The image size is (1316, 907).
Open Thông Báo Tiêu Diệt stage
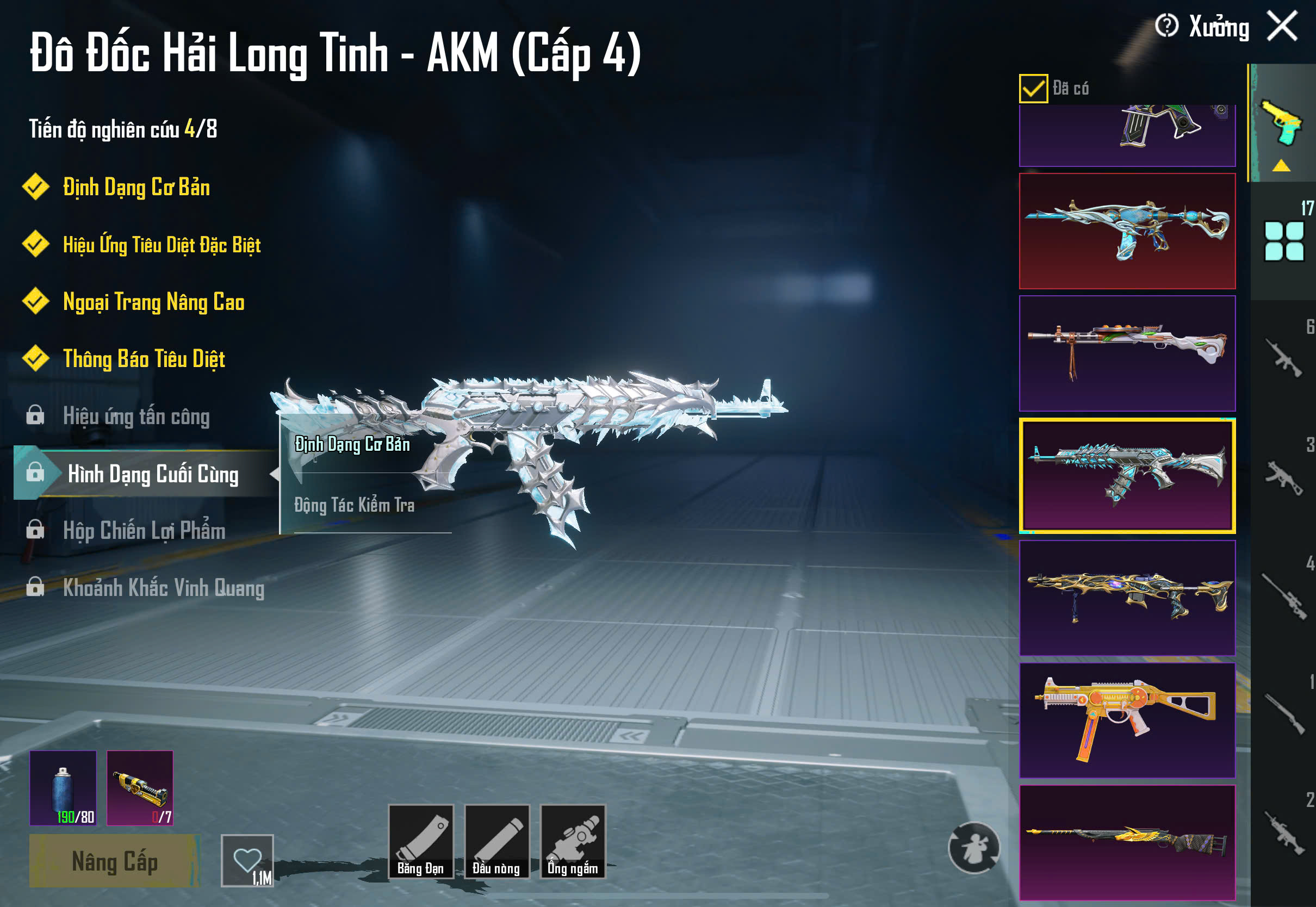click(x=144, y=359)
